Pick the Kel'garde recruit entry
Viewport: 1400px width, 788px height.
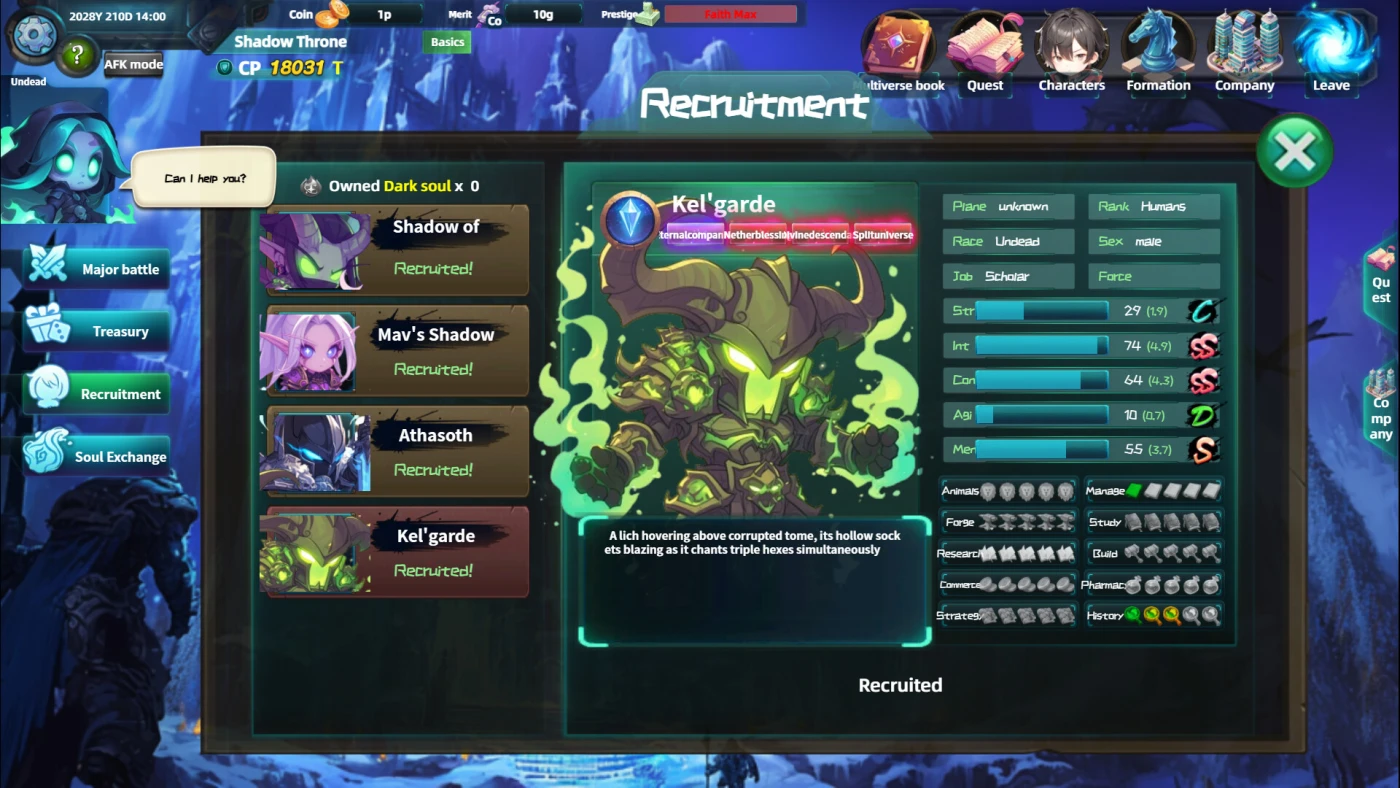coord(396,552)
